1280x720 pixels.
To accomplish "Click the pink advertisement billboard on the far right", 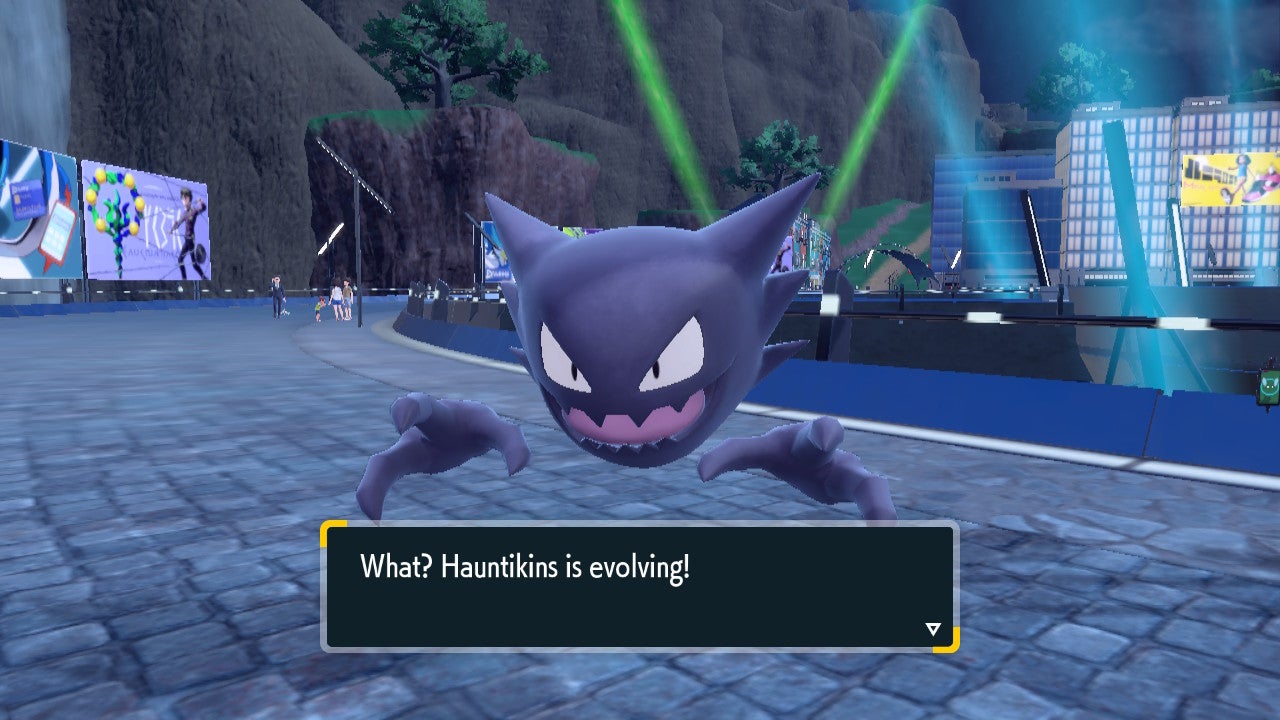I will (1225, 170).
